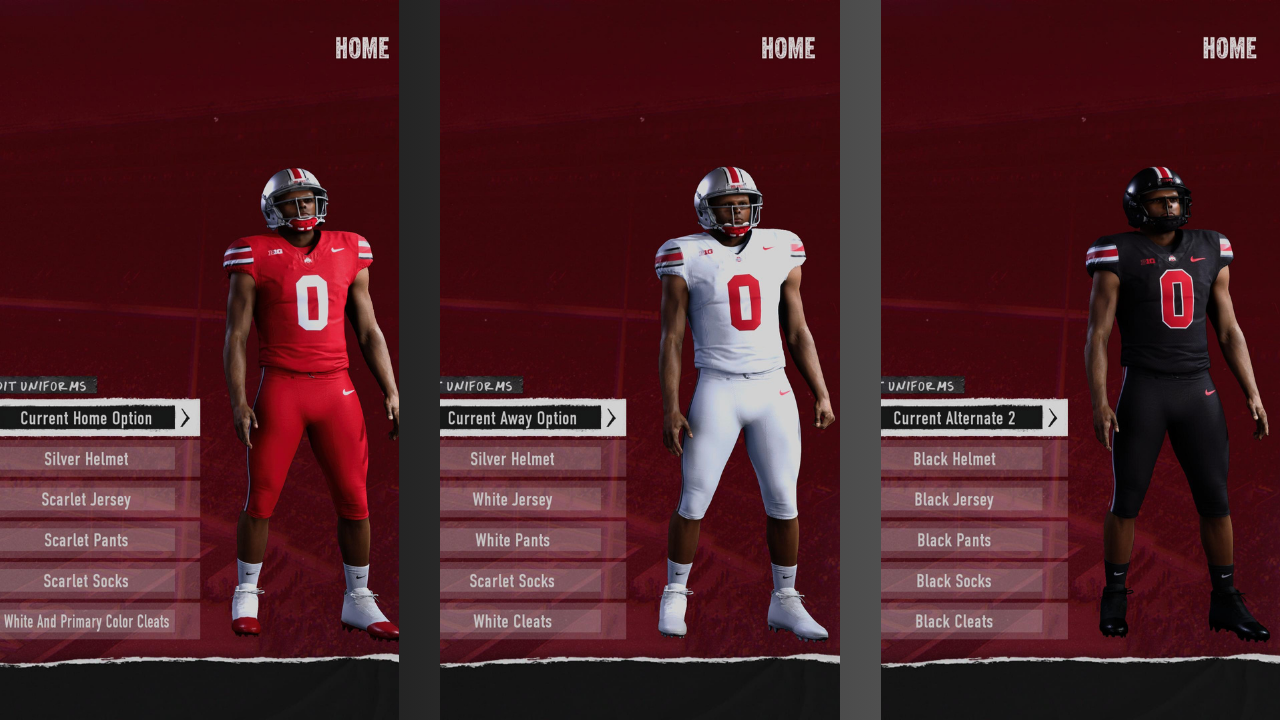Viewport: 1280px width, 720px height.
Task: Choose the Scarlet Jersey option
Action: point(87,499)
